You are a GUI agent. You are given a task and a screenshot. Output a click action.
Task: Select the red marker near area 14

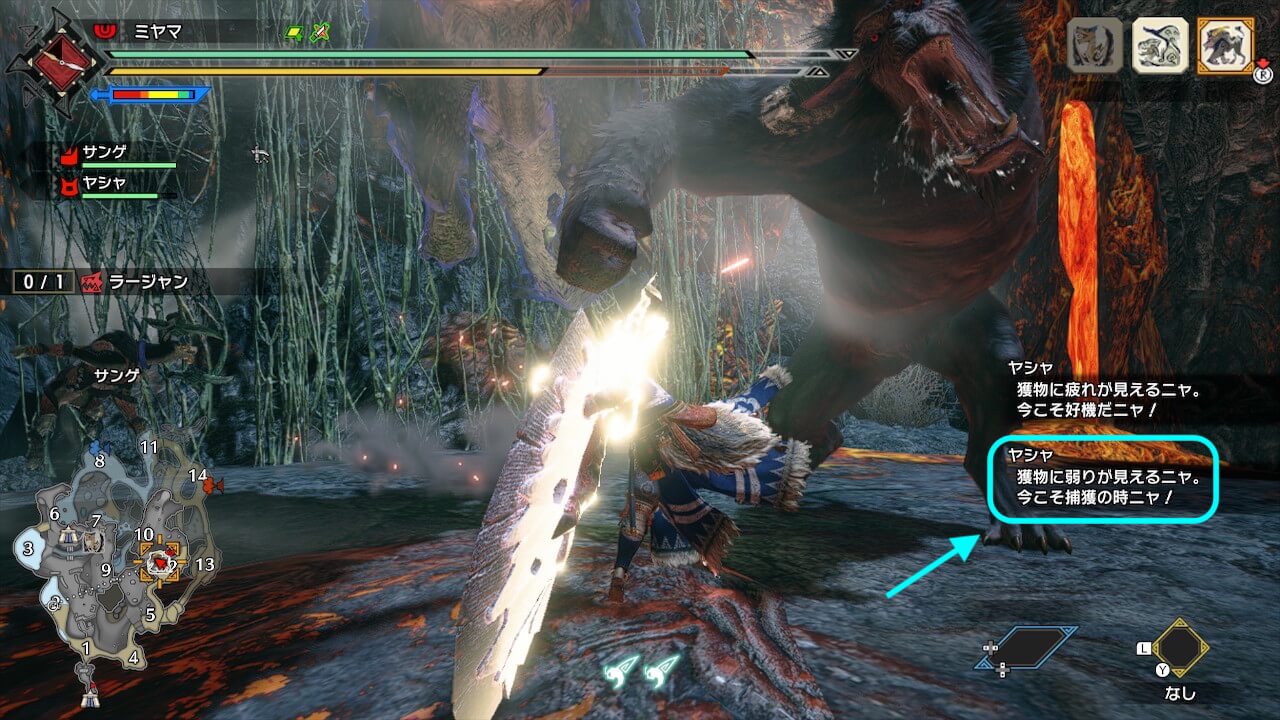[x=210, y=486]
